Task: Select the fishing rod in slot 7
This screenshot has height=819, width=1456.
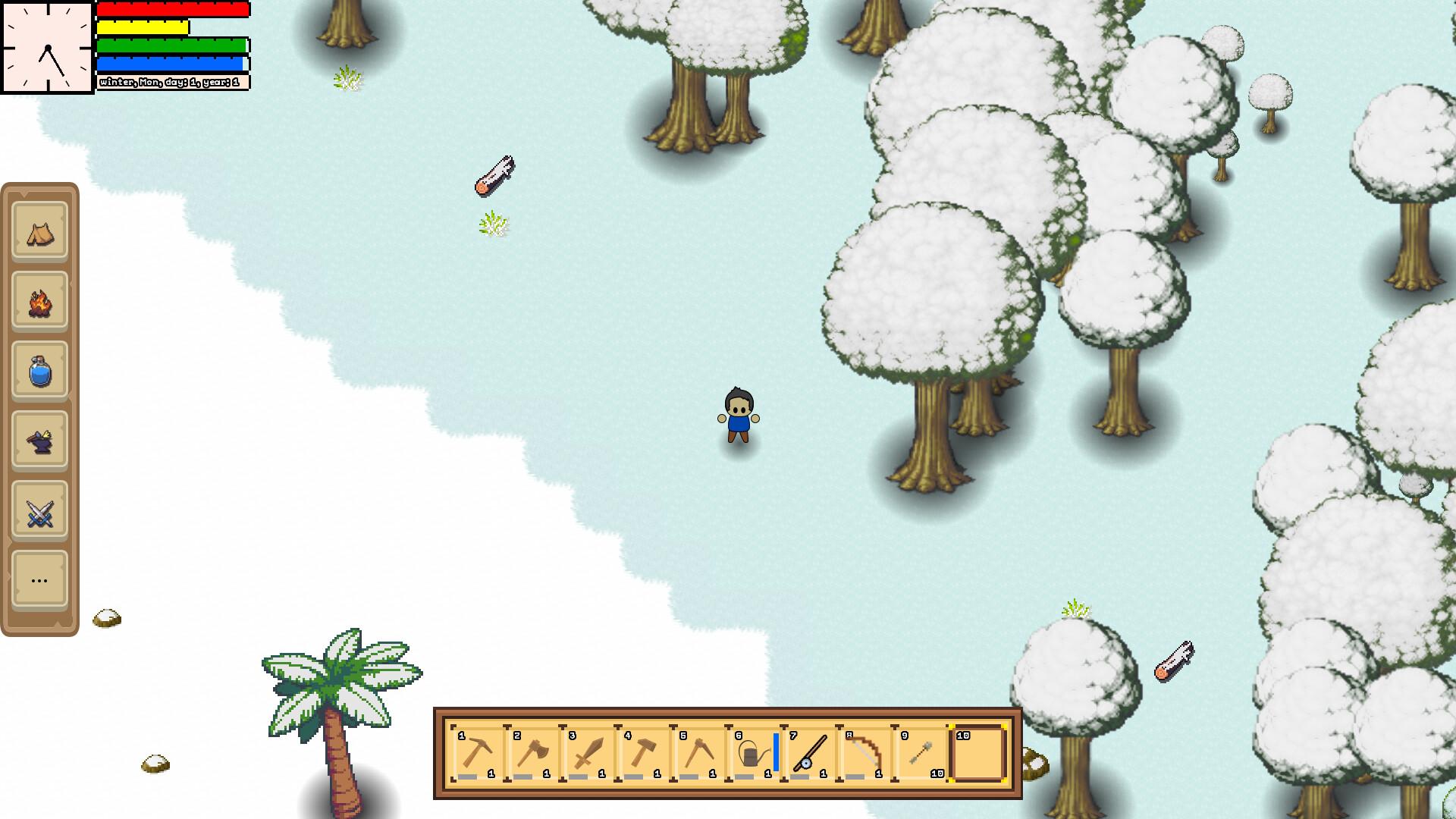Action: tap(811, 753)
